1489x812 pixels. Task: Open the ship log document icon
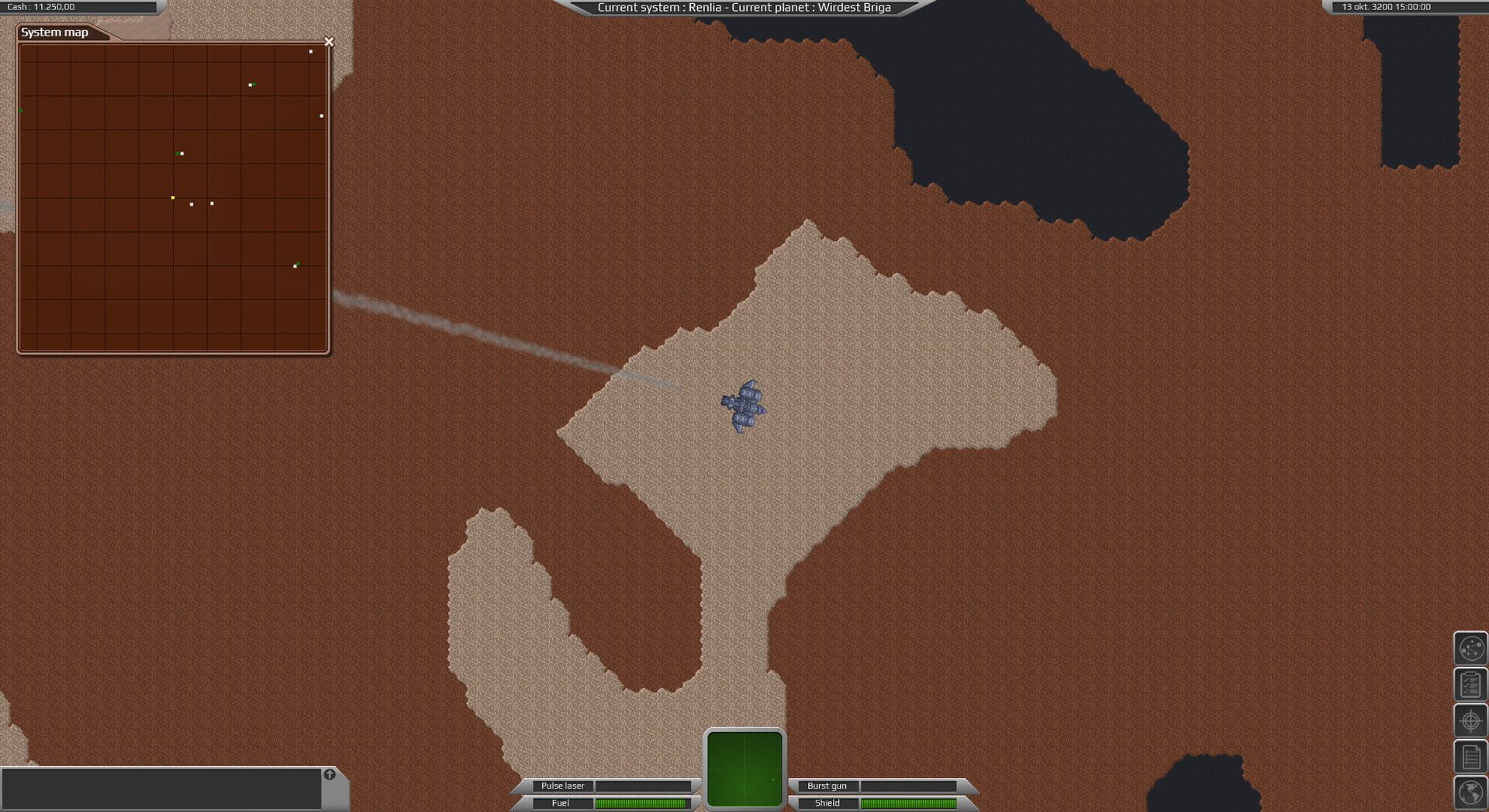(1471, 755)
